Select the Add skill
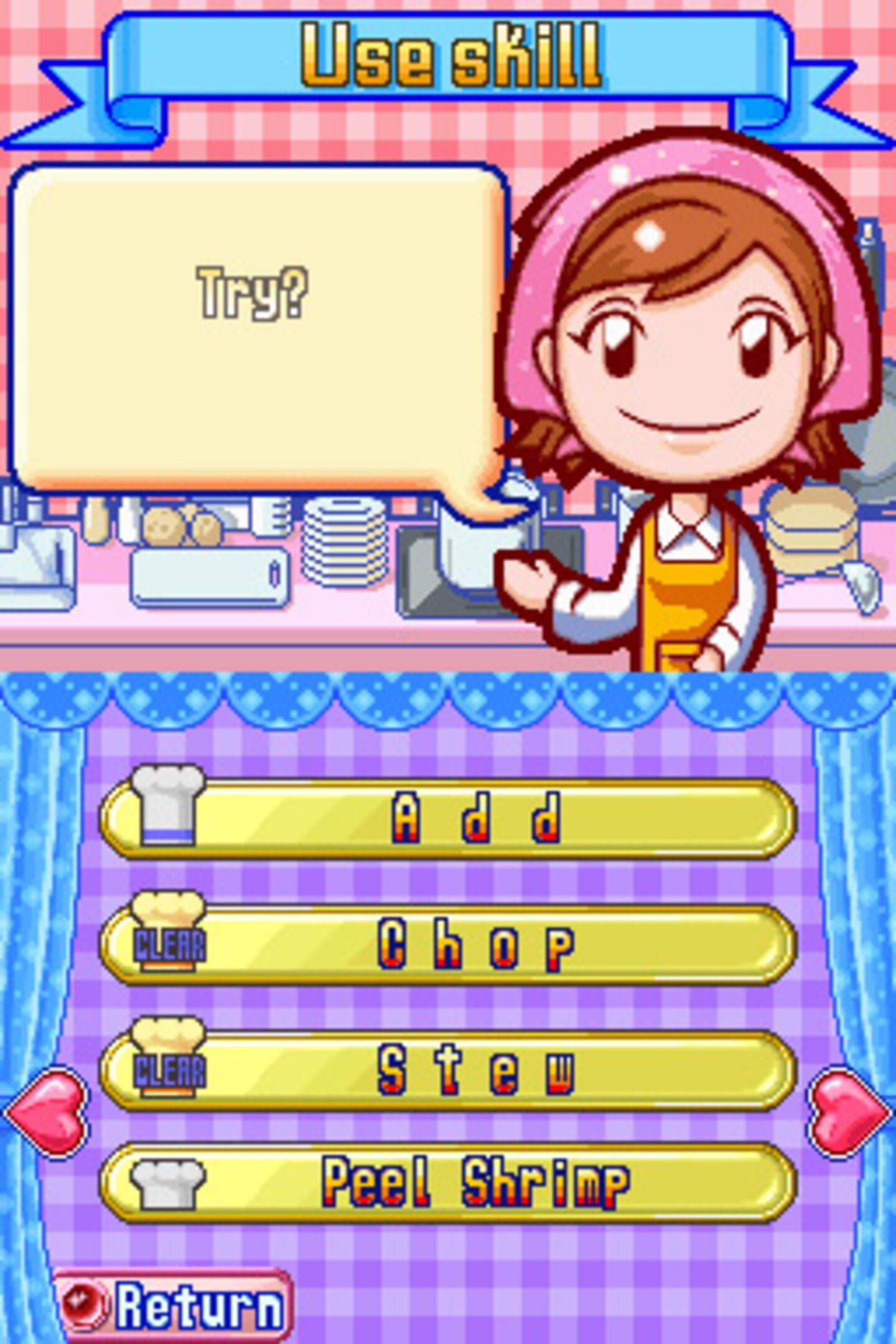 pyautogui.click(x=448, y=818)
